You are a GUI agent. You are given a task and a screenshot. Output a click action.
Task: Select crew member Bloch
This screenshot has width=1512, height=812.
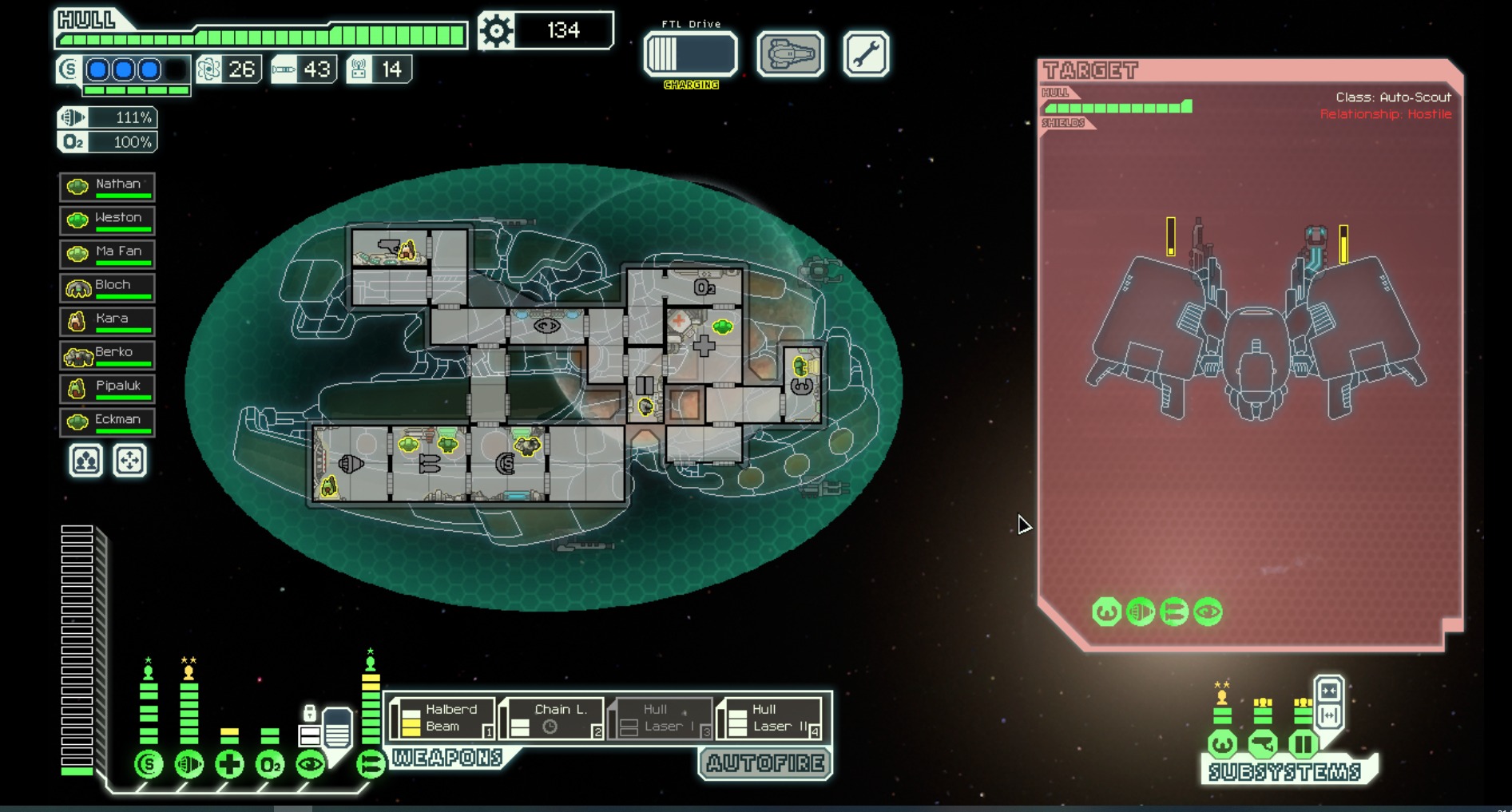(108, 287)
